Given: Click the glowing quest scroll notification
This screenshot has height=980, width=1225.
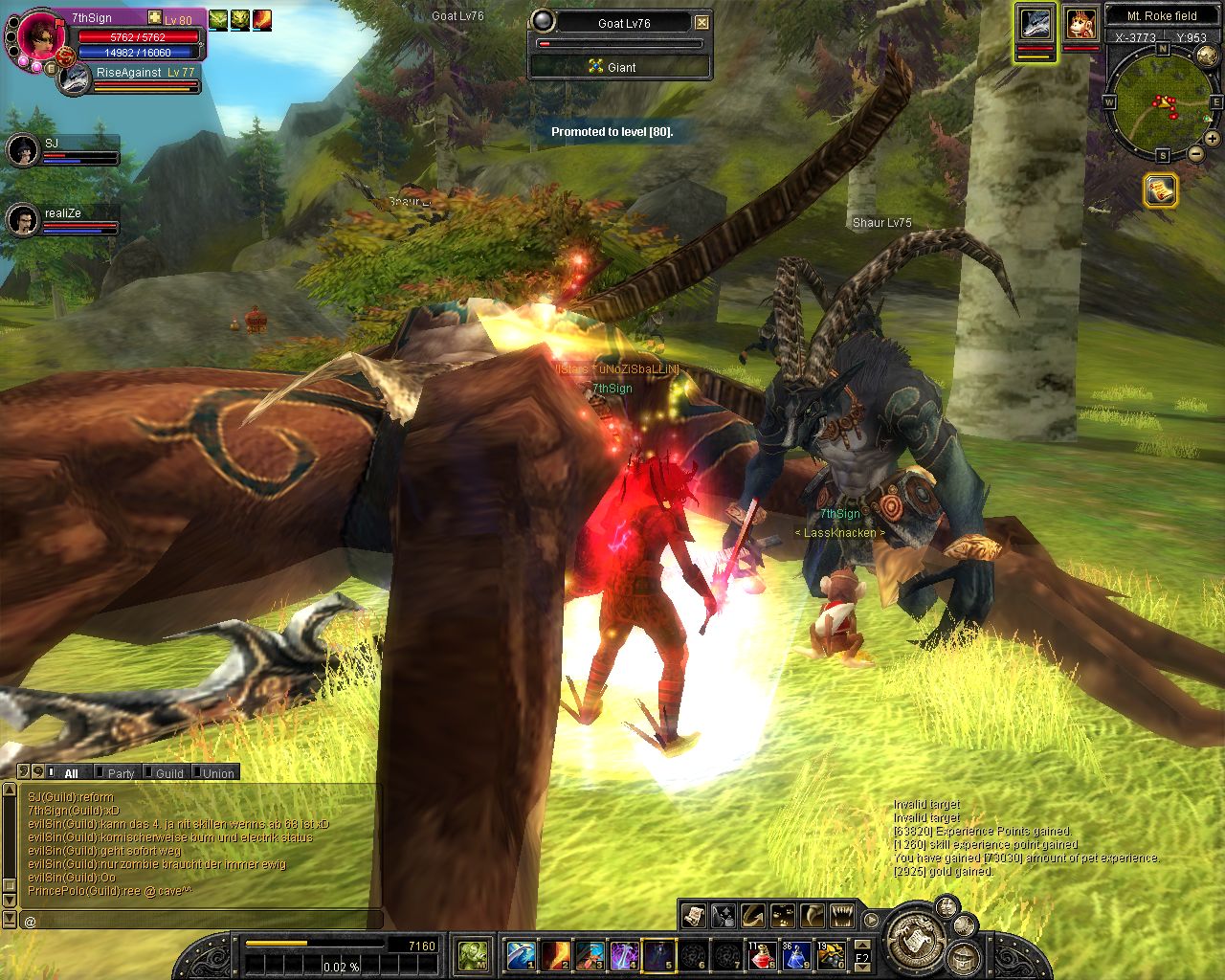Looking at the screenshot, I should point(1161,190).
